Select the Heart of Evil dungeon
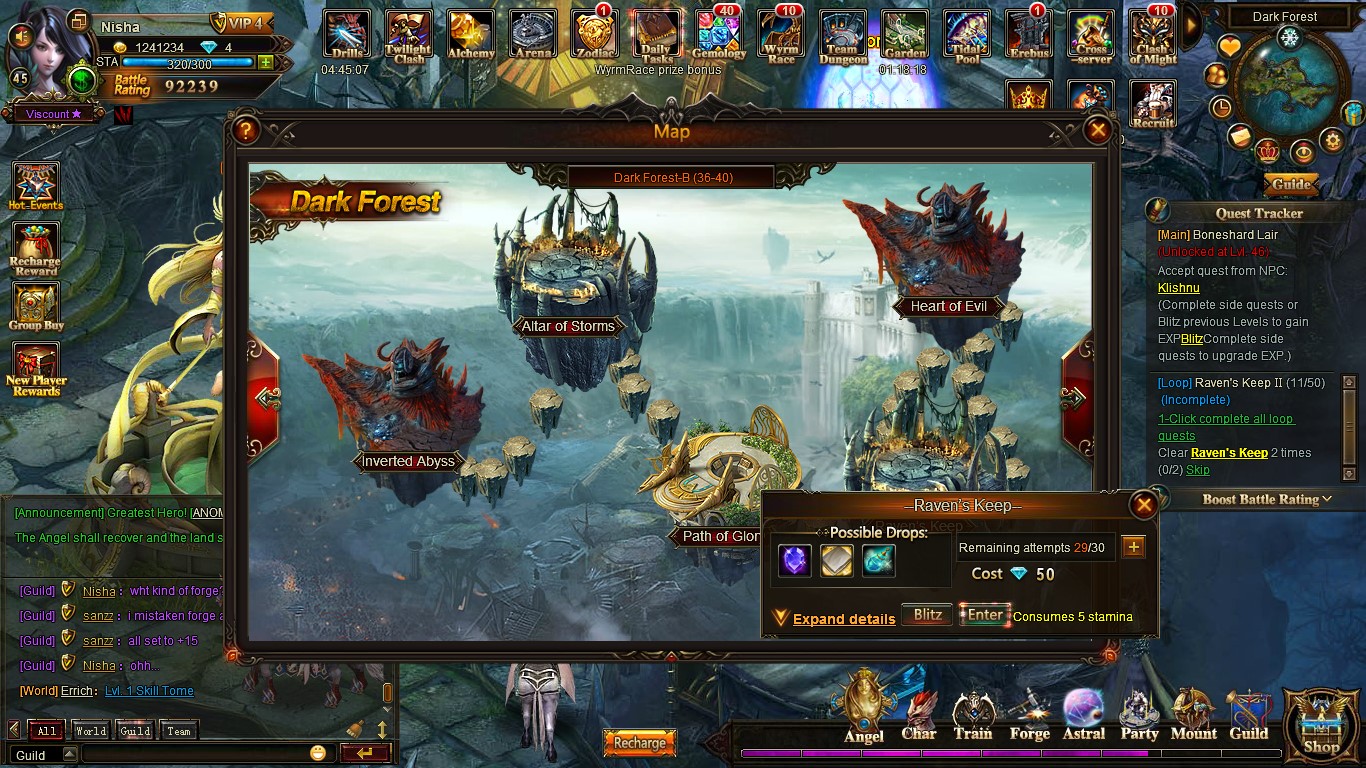Viewport: 1366px width, 768px height. [948, 306]
